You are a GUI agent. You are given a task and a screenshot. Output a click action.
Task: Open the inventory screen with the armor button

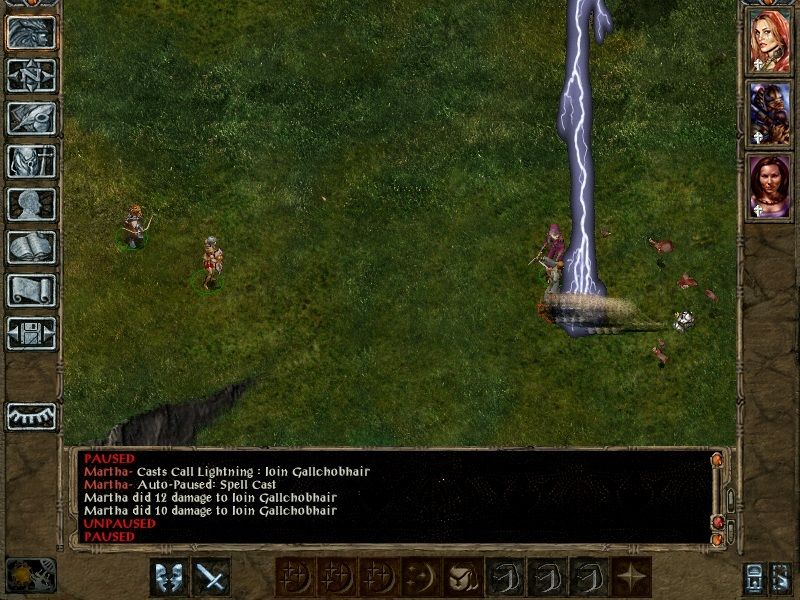point(31,161)
